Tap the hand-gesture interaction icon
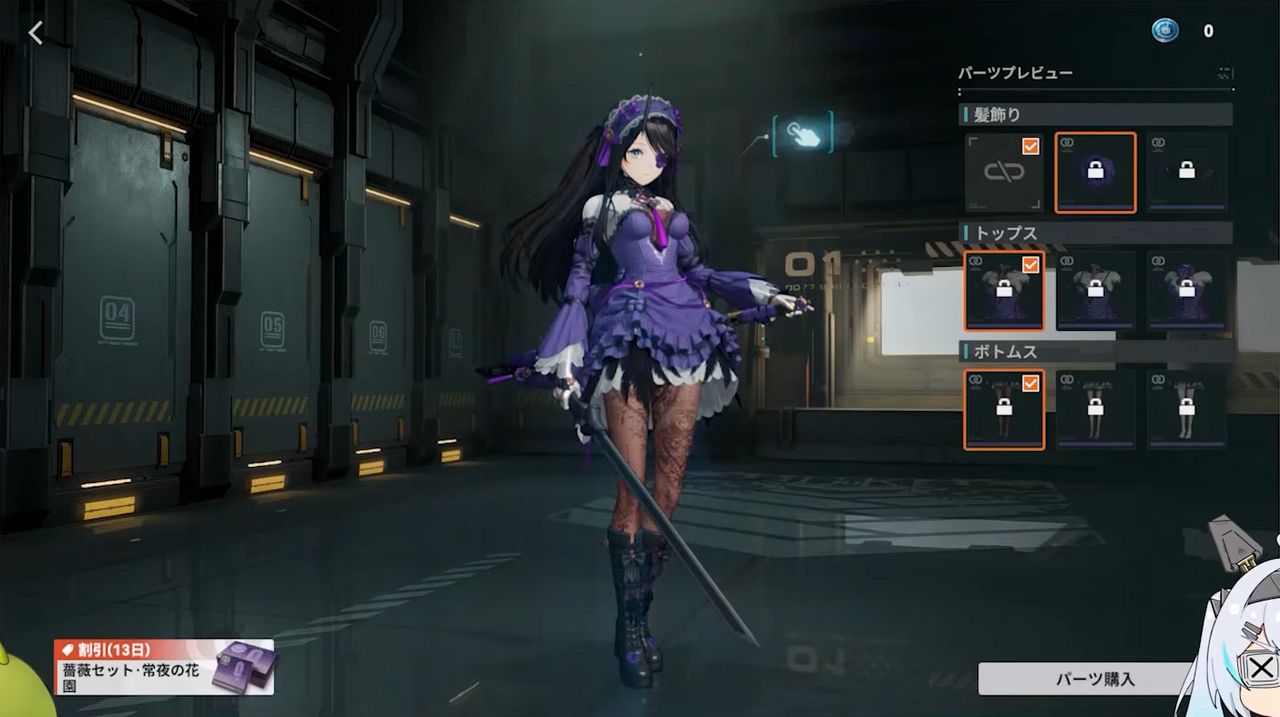 [x=803, y=135]
